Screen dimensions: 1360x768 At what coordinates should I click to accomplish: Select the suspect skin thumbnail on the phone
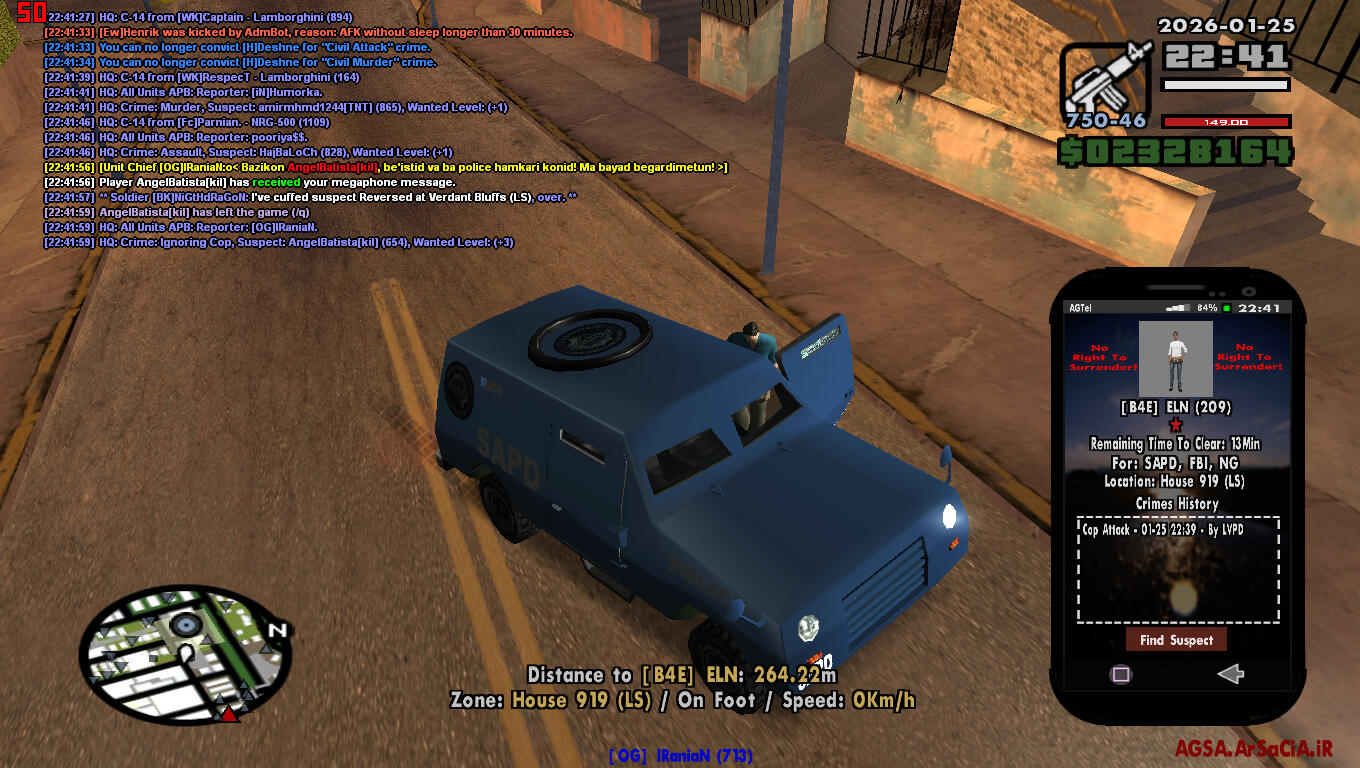(x=1176, y=359)
